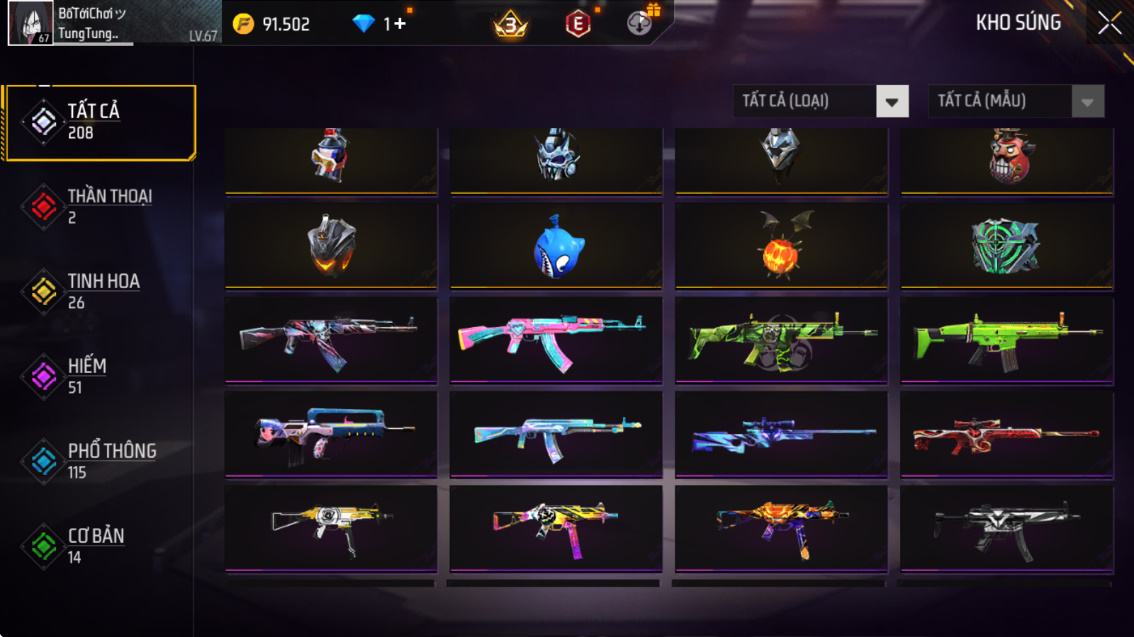Image resolution: width=1134 pixels, height=637 pixels.
Task: Close the Kho Súng weapon armory
Action: click(x=1109, y=24)
